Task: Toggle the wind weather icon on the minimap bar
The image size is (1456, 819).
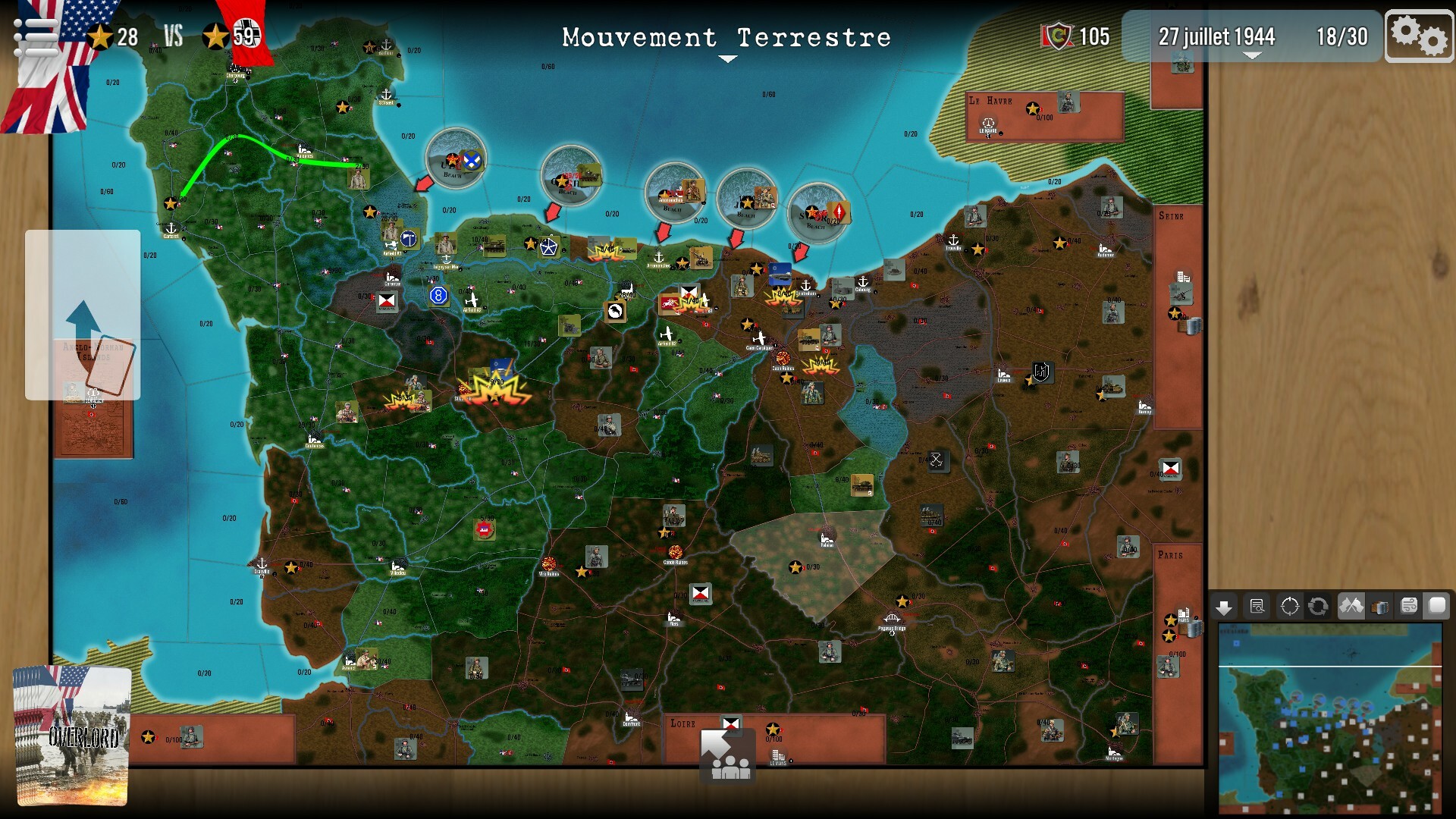Action: 1408,606
